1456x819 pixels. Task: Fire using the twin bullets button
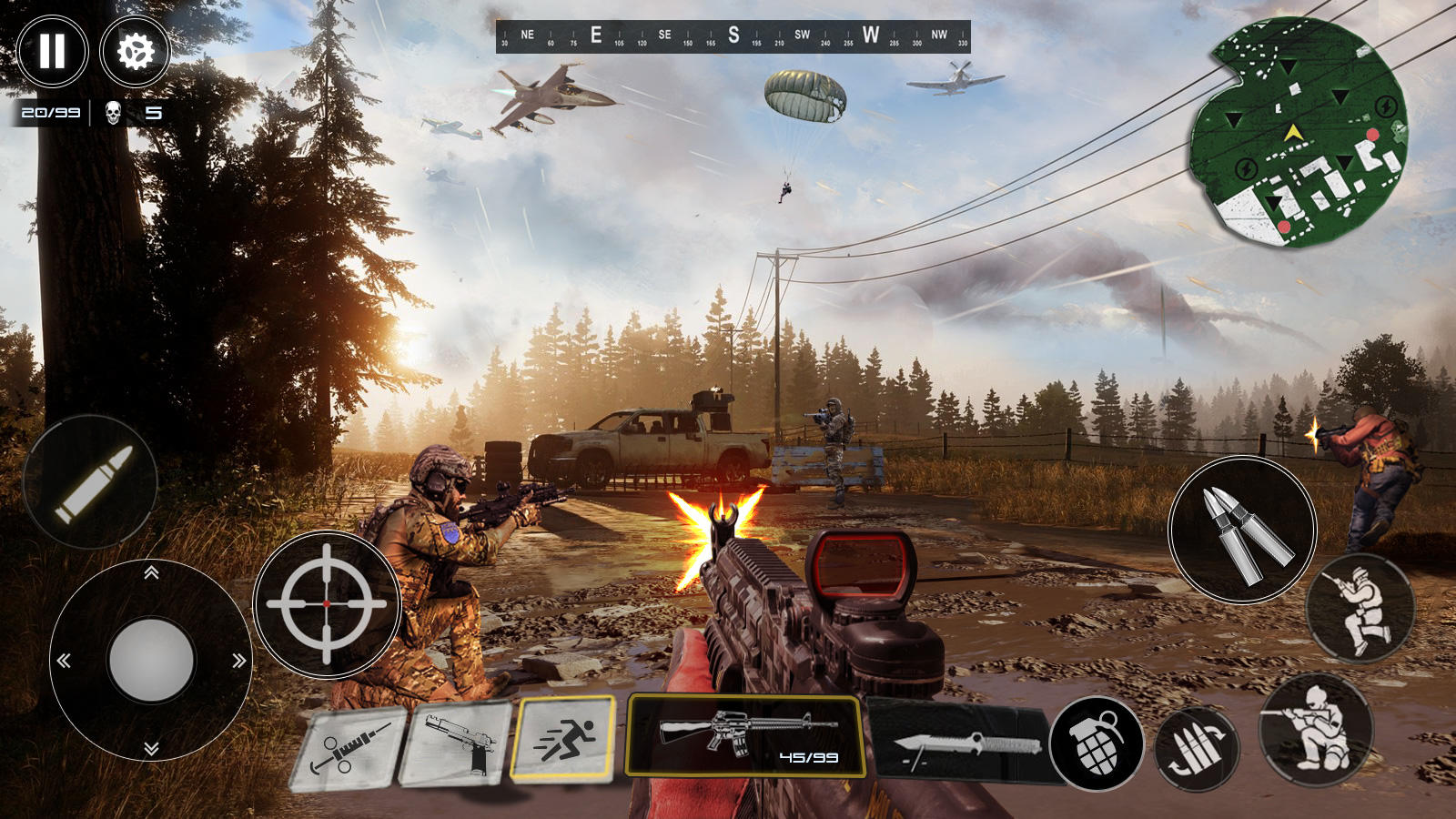click(x=1243, y=531)
